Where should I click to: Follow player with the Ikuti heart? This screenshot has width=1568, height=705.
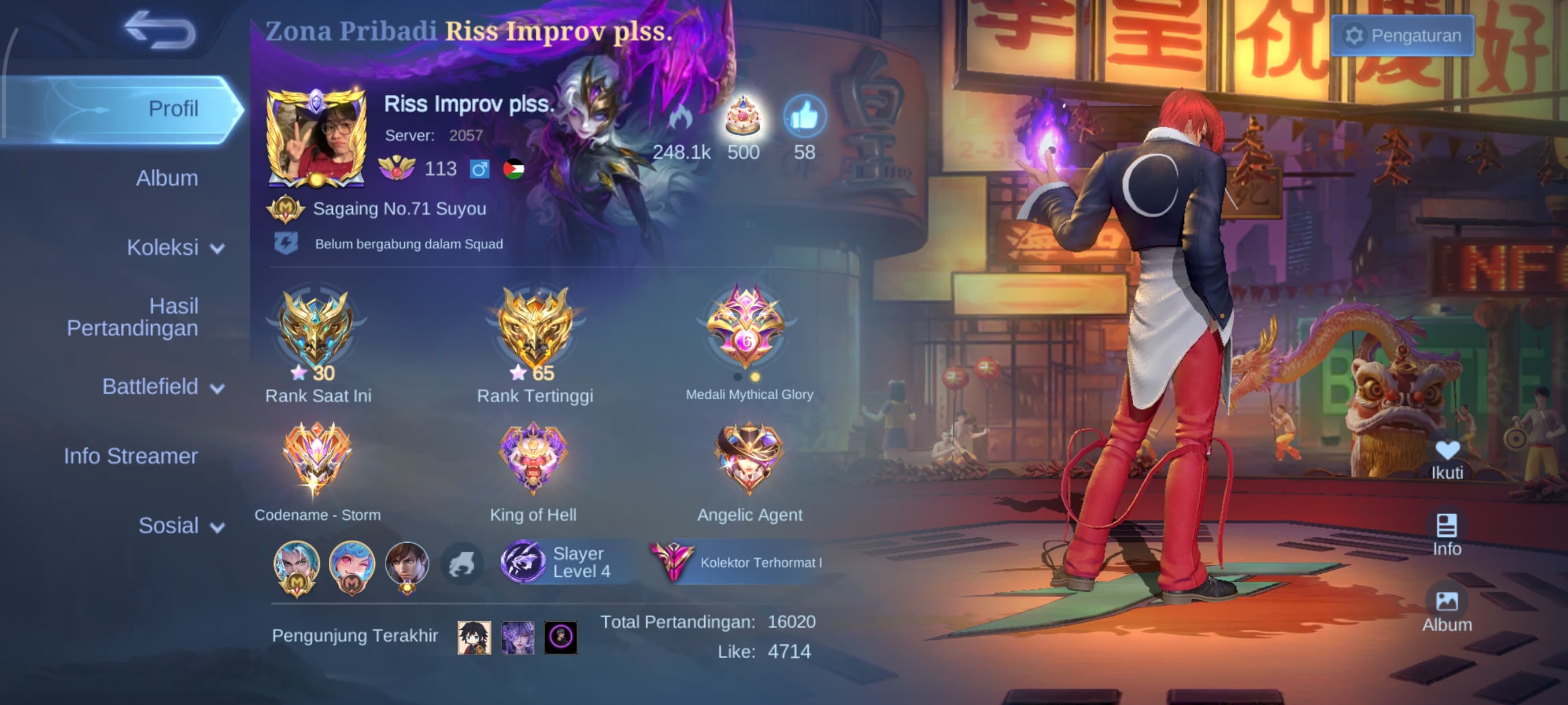click(x=1446, y=459)
